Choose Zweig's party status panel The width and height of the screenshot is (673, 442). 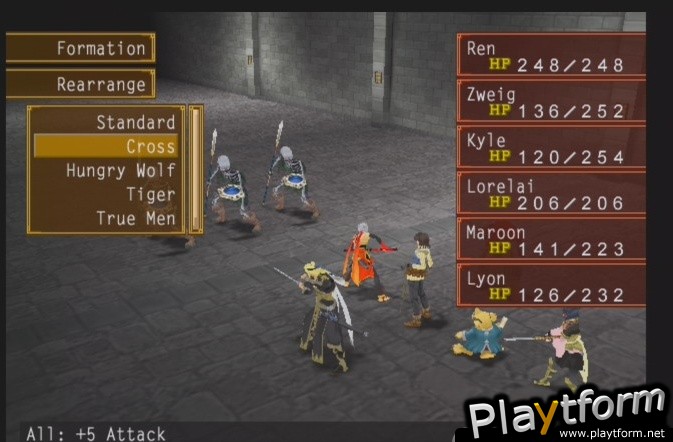coord(551,102)
